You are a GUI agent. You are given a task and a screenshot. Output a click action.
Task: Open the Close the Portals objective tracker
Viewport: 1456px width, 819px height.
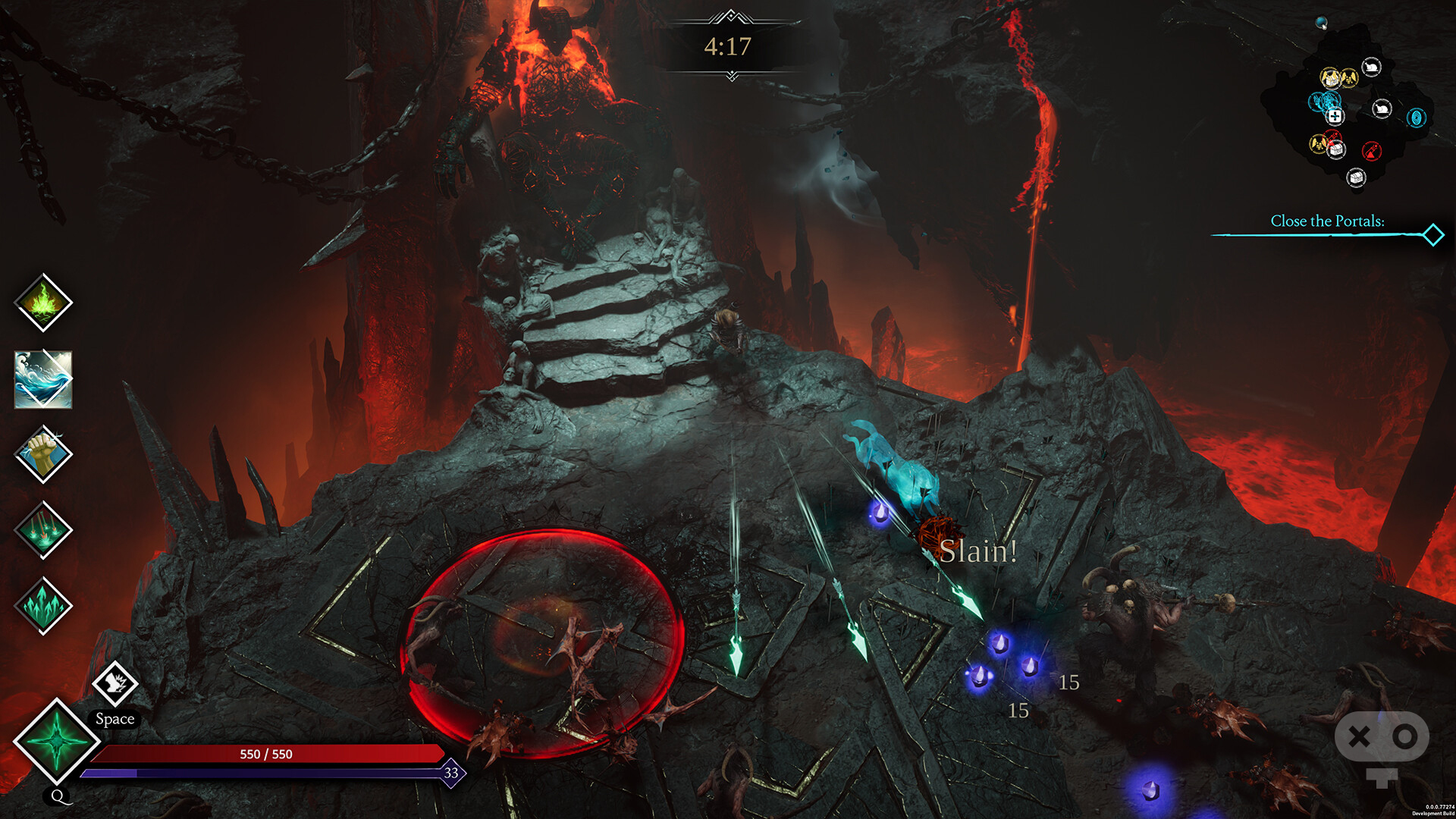pyautogui.click(x=1327, y=221)
